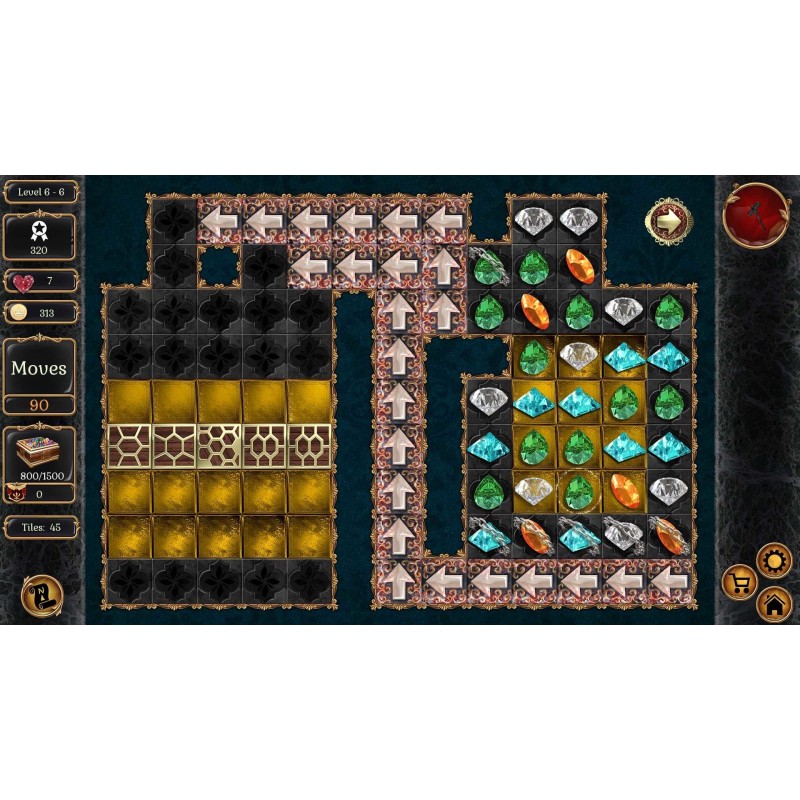The height and width of the screenshot is (800, 800).
Task: Open the scroll icon in the corner
Action: [x=41, y=596]
